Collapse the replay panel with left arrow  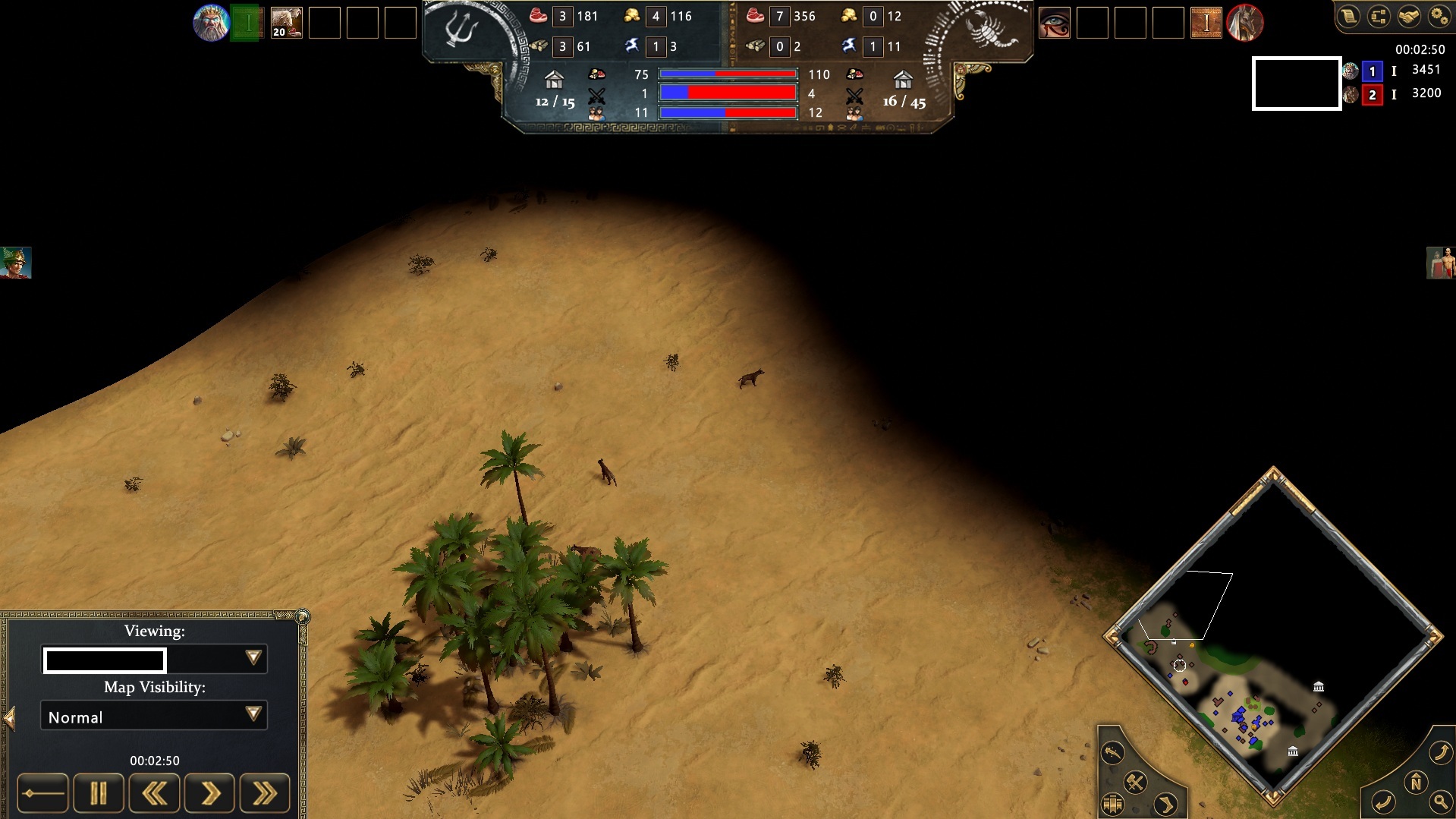[x=10, y=718]
